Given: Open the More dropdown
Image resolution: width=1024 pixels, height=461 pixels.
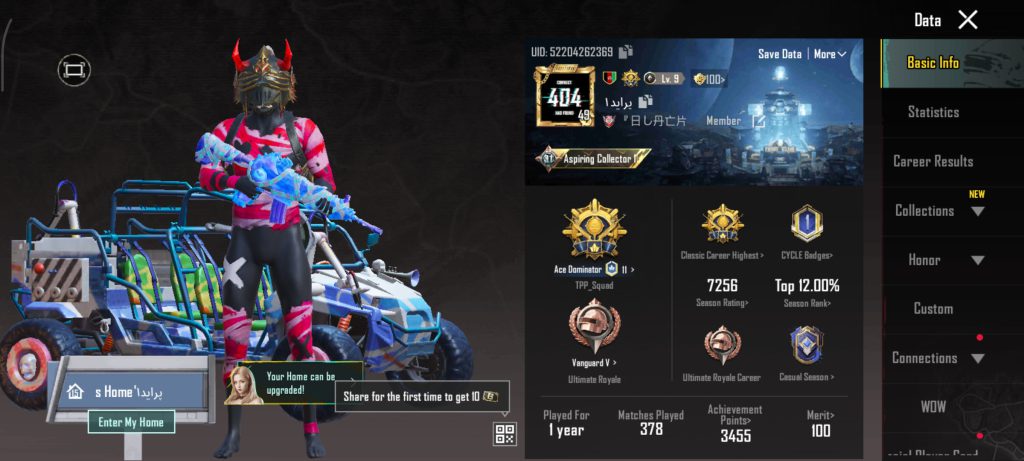Looking at the screenshot, I should click(x=830, y=54).
